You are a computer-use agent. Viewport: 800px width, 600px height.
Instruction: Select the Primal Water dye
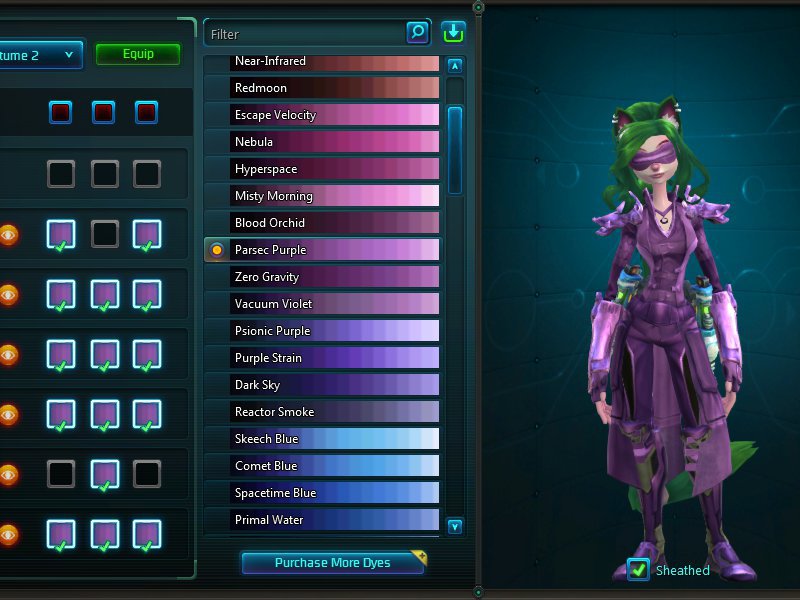tap(322, 520)
